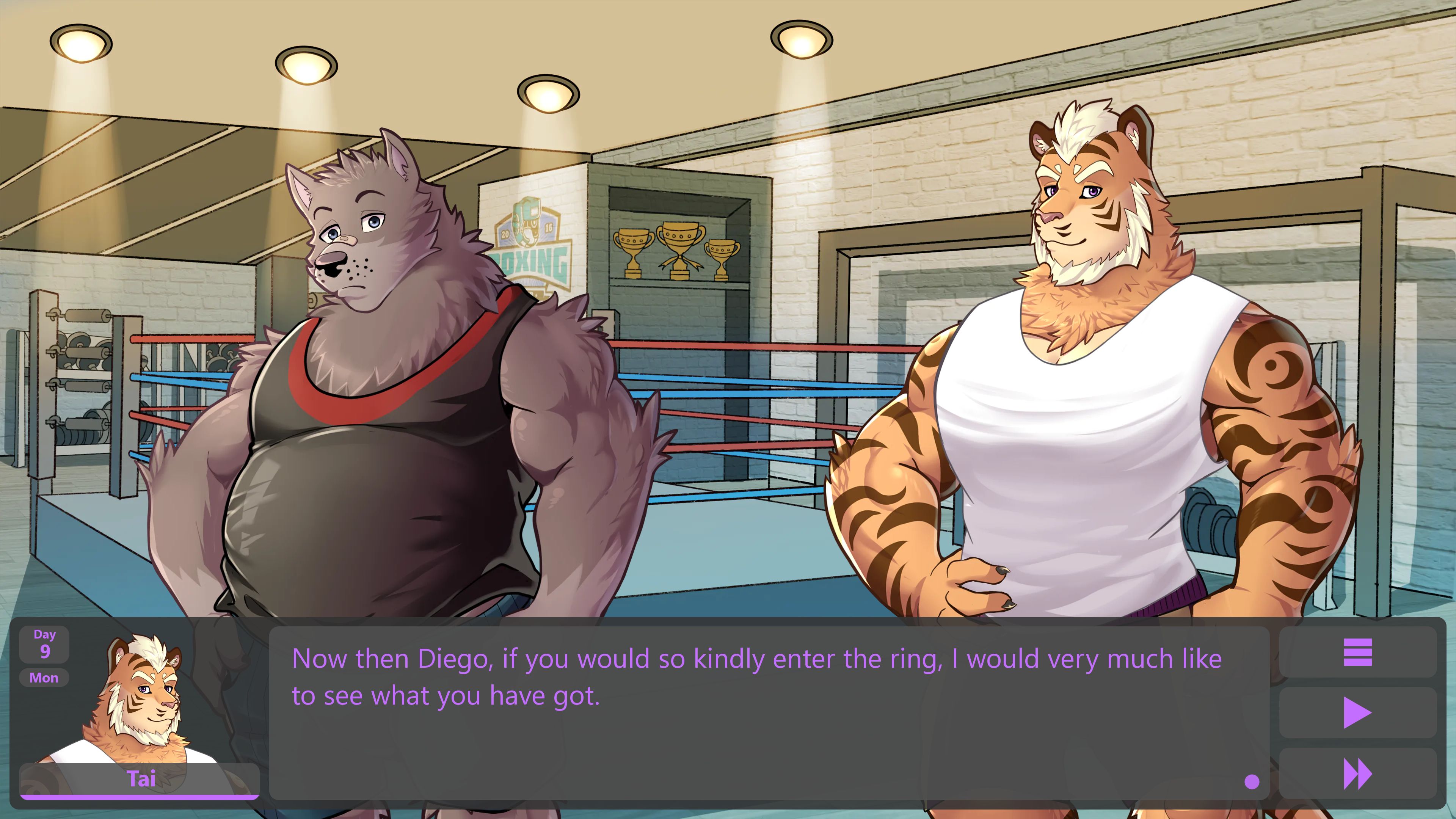Open the hamburger menu button
Image resolution: width=1456 pixels, height=819 pixels.
tap(1357, 652)
